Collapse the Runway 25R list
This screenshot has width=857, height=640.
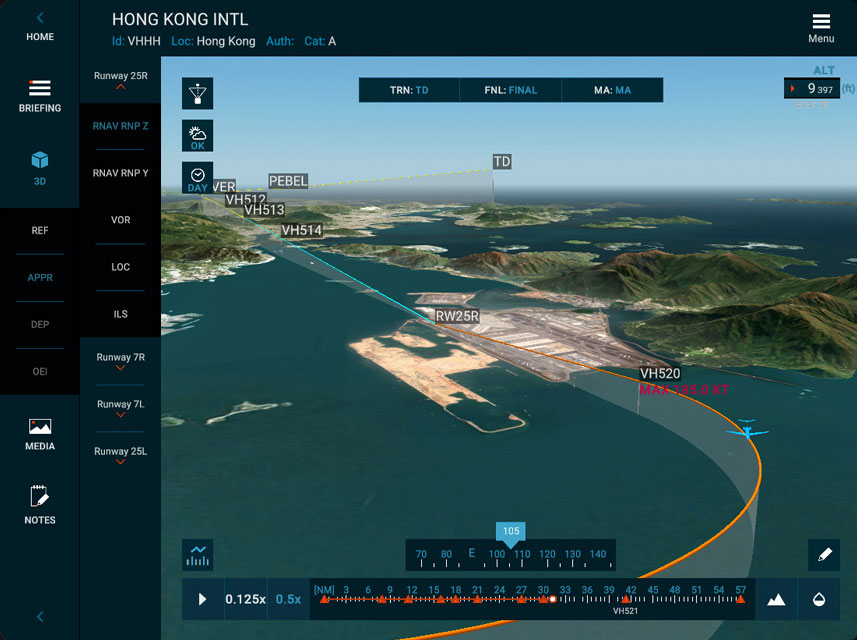[120, 80]
